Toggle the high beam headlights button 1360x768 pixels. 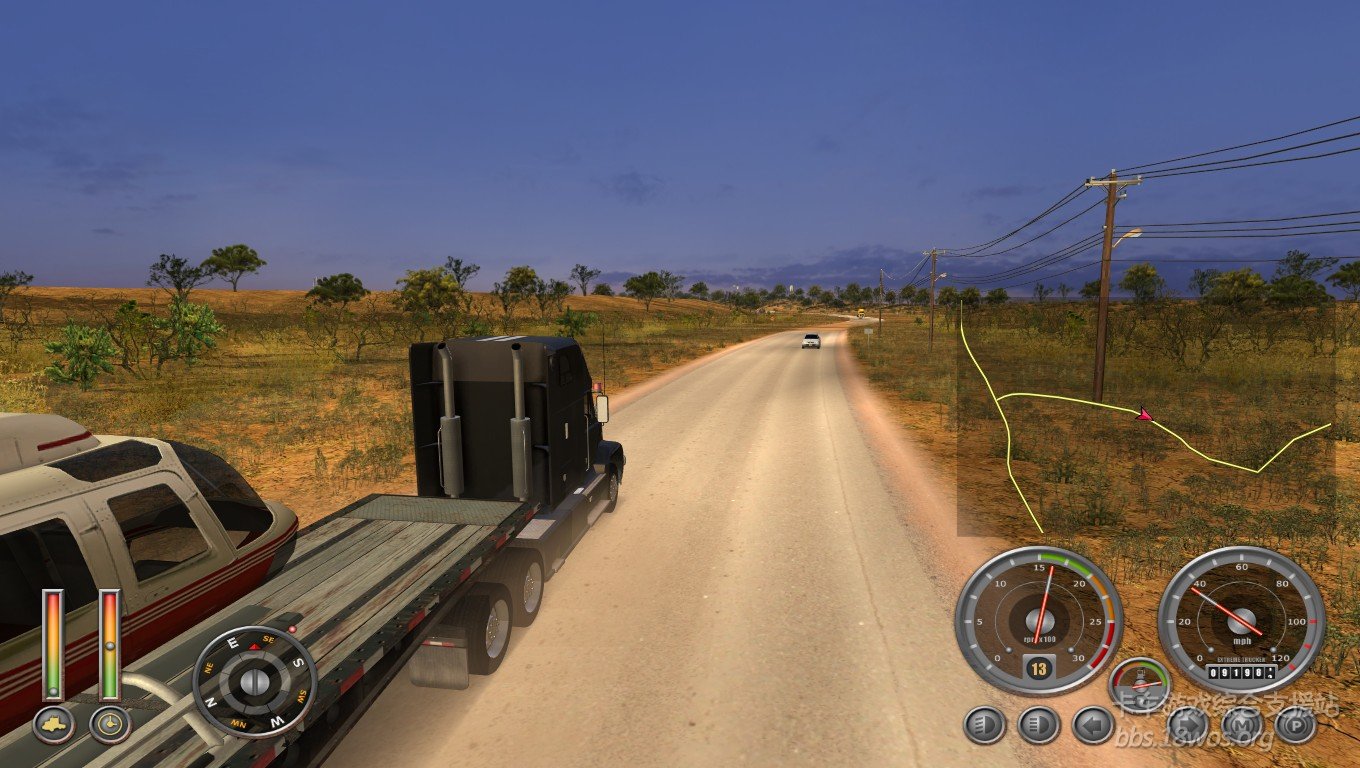pos(1038,725)
